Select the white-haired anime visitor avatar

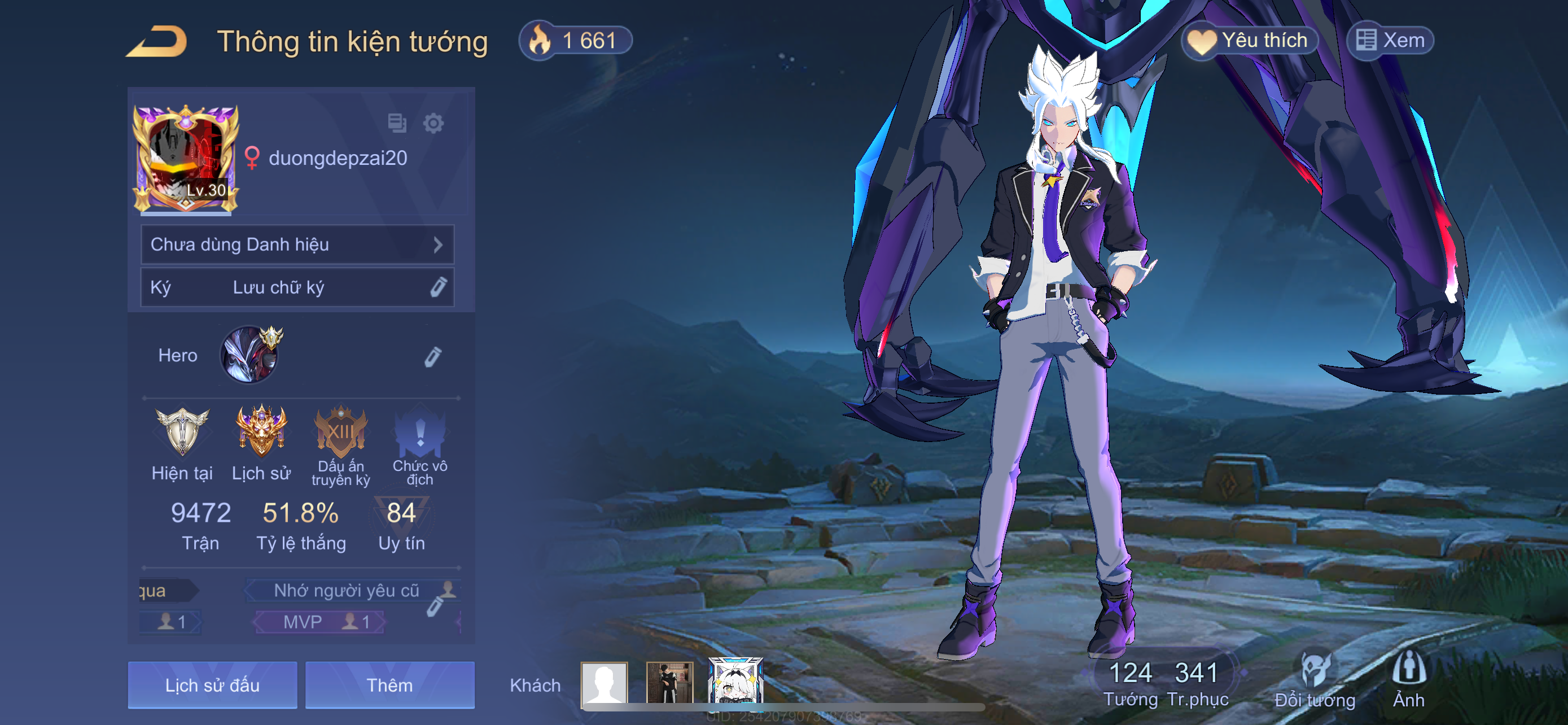coord(735,682)
